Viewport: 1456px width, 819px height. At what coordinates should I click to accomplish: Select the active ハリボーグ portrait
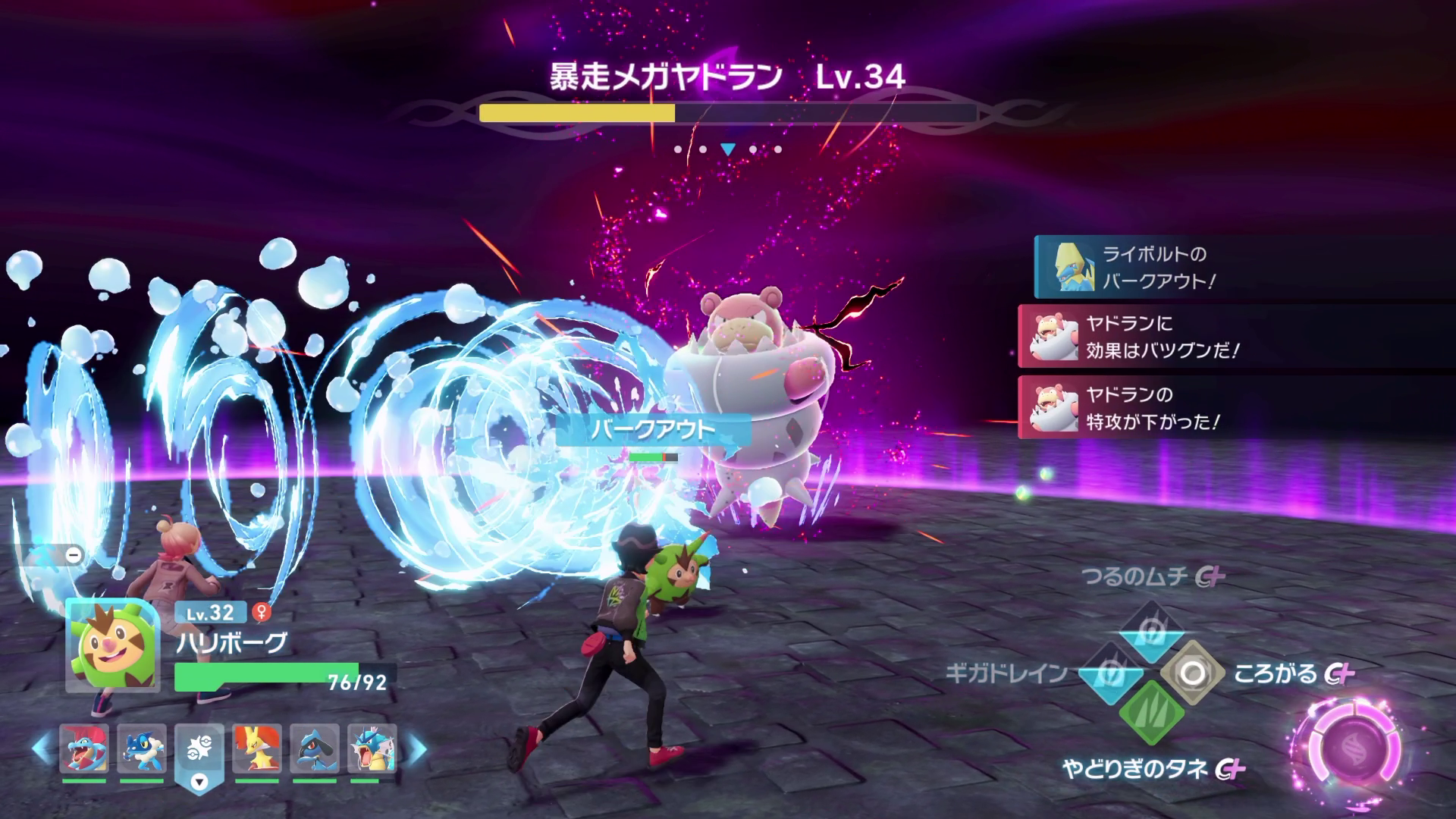(112, 646)
